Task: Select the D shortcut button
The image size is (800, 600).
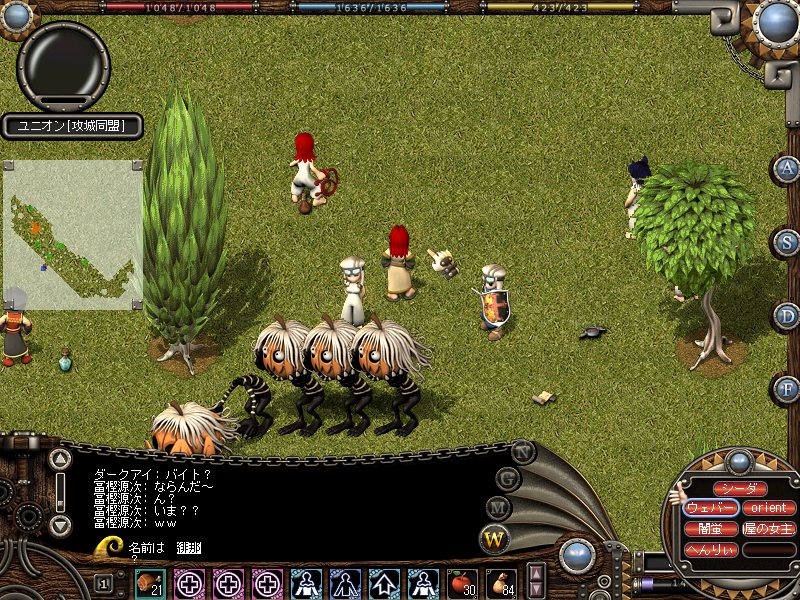Action: (x=787, y=315)
